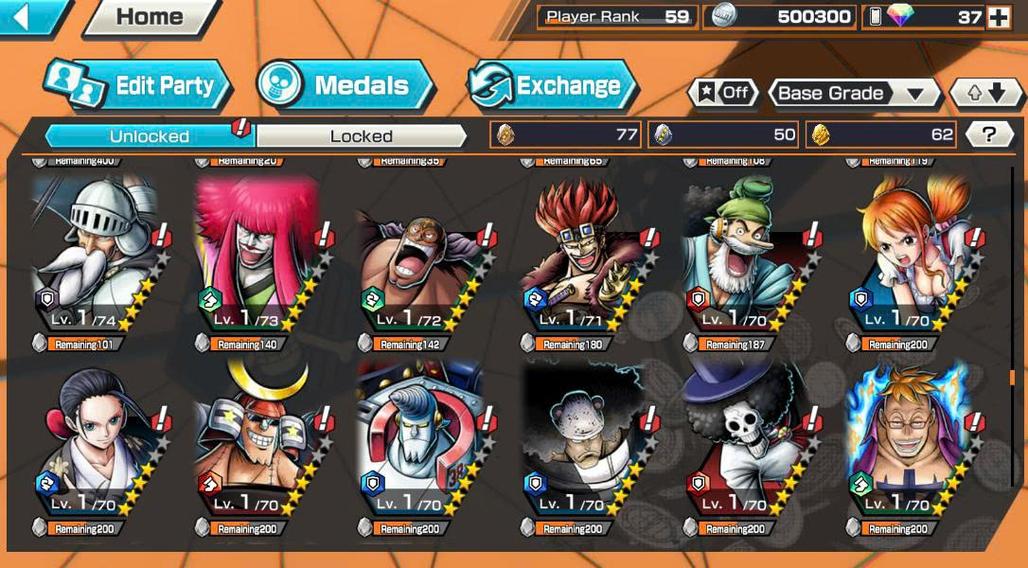Open the Exchange menu
The image size is (1028, 568).
[x=553, y=85]
